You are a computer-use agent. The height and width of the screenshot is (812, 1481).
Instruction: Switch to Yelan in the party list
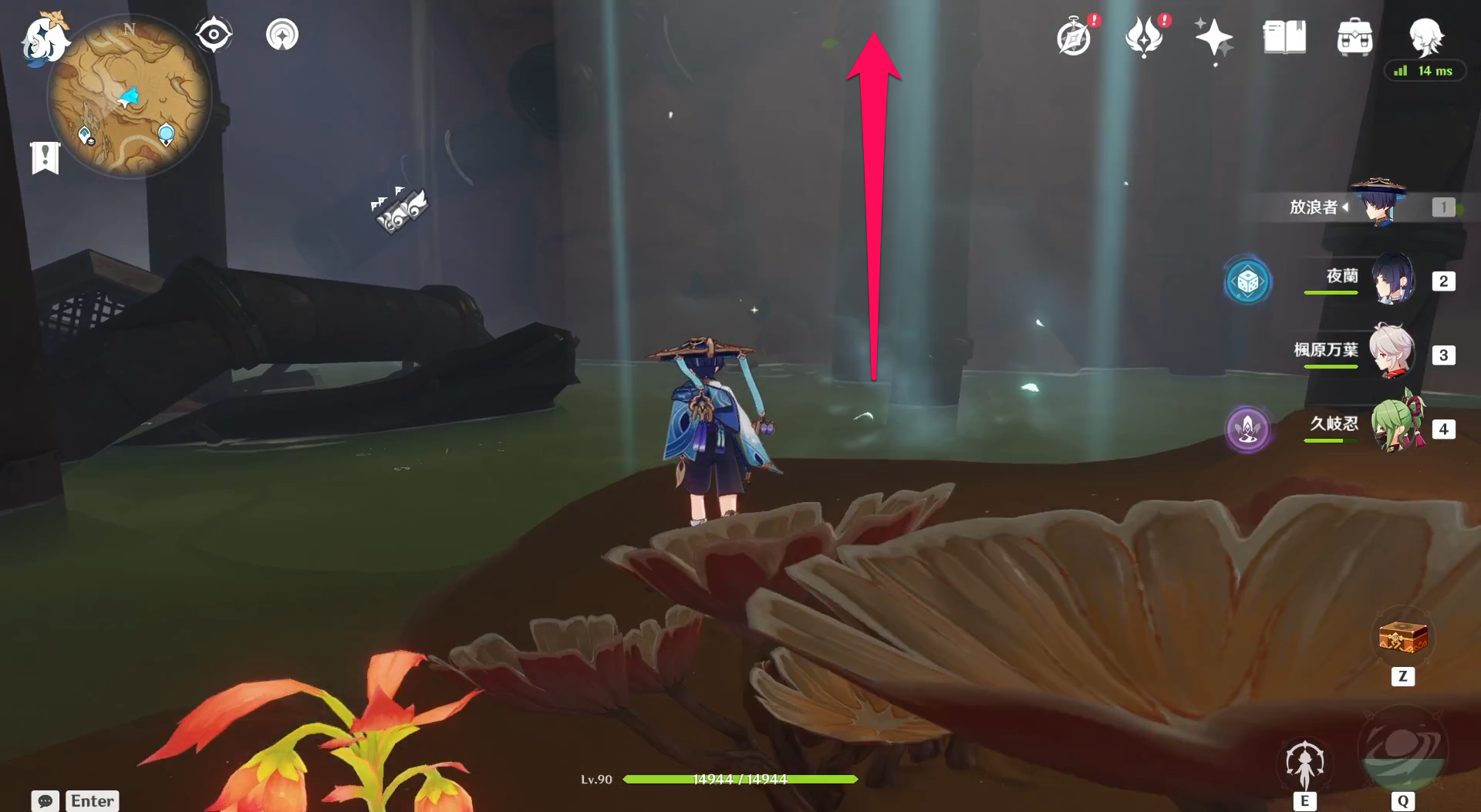click(x=1391, y=279)
